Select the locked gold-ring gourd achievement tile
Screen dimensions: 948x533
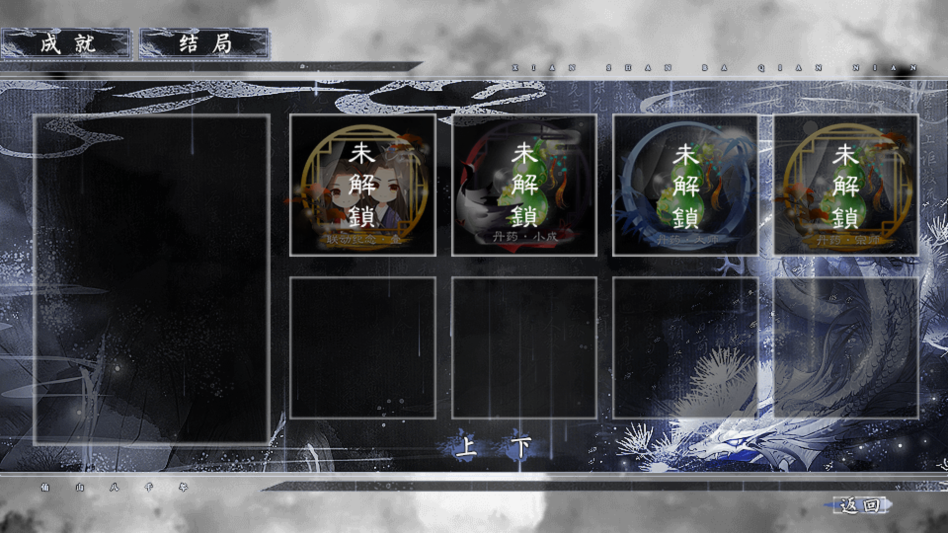pos(846,184)
